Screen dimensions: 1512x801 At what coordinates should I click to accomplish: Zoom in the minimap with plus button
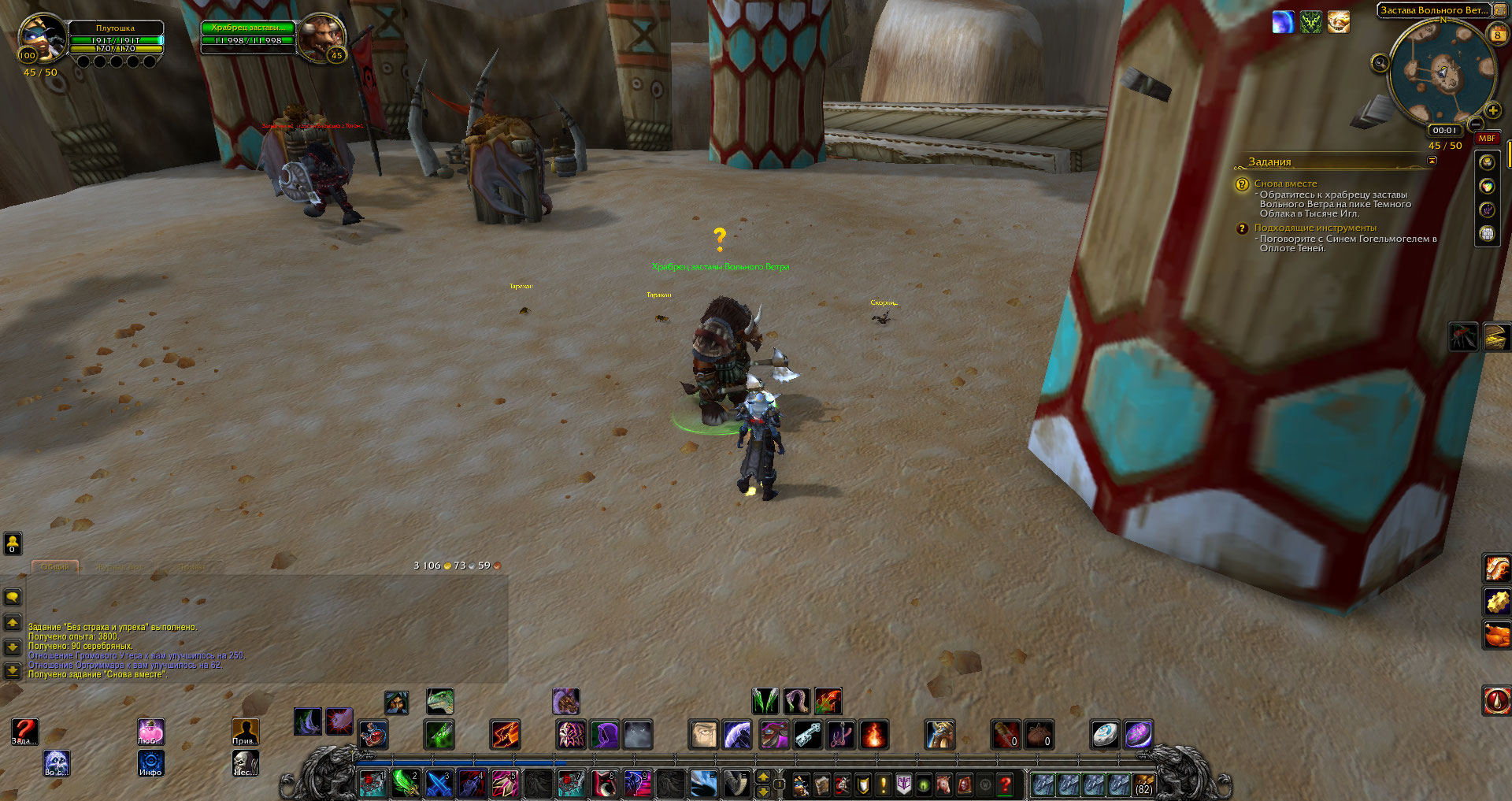[x=1492, y=111]
